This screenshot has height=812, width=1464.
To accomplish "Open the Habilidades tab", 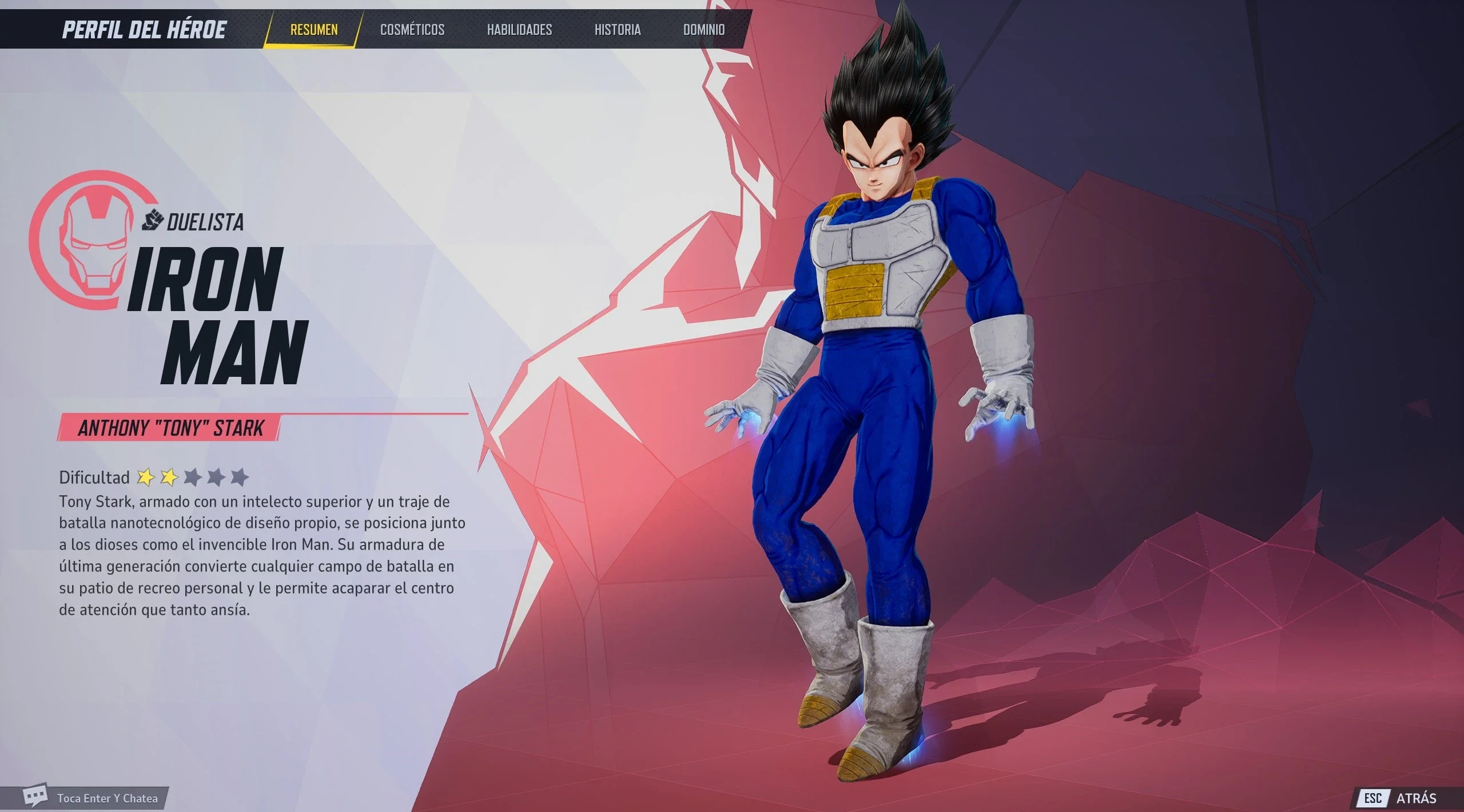I will pos(519,30).
